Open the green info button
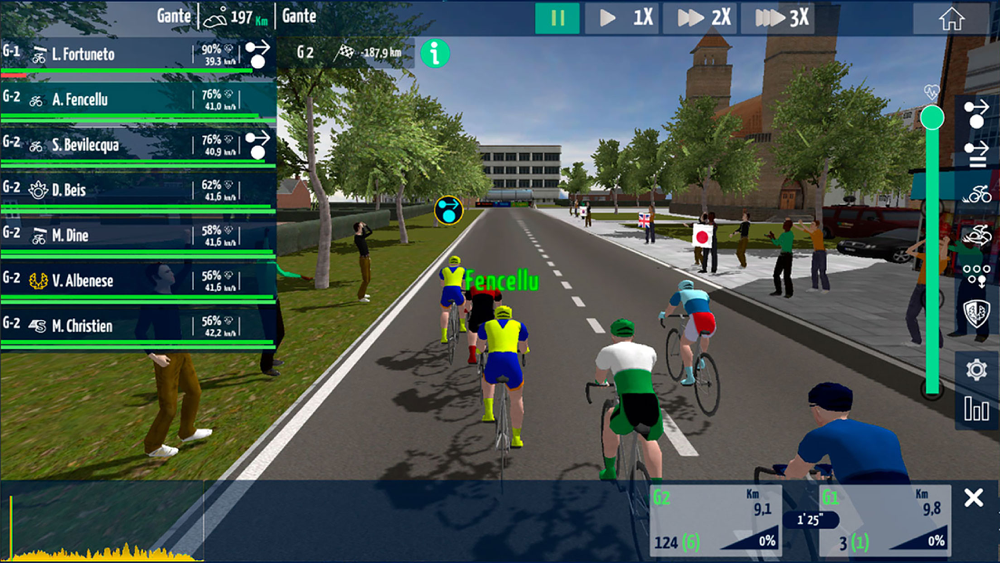The height and width of the screenshot is (563, 1000). (434, 53)
